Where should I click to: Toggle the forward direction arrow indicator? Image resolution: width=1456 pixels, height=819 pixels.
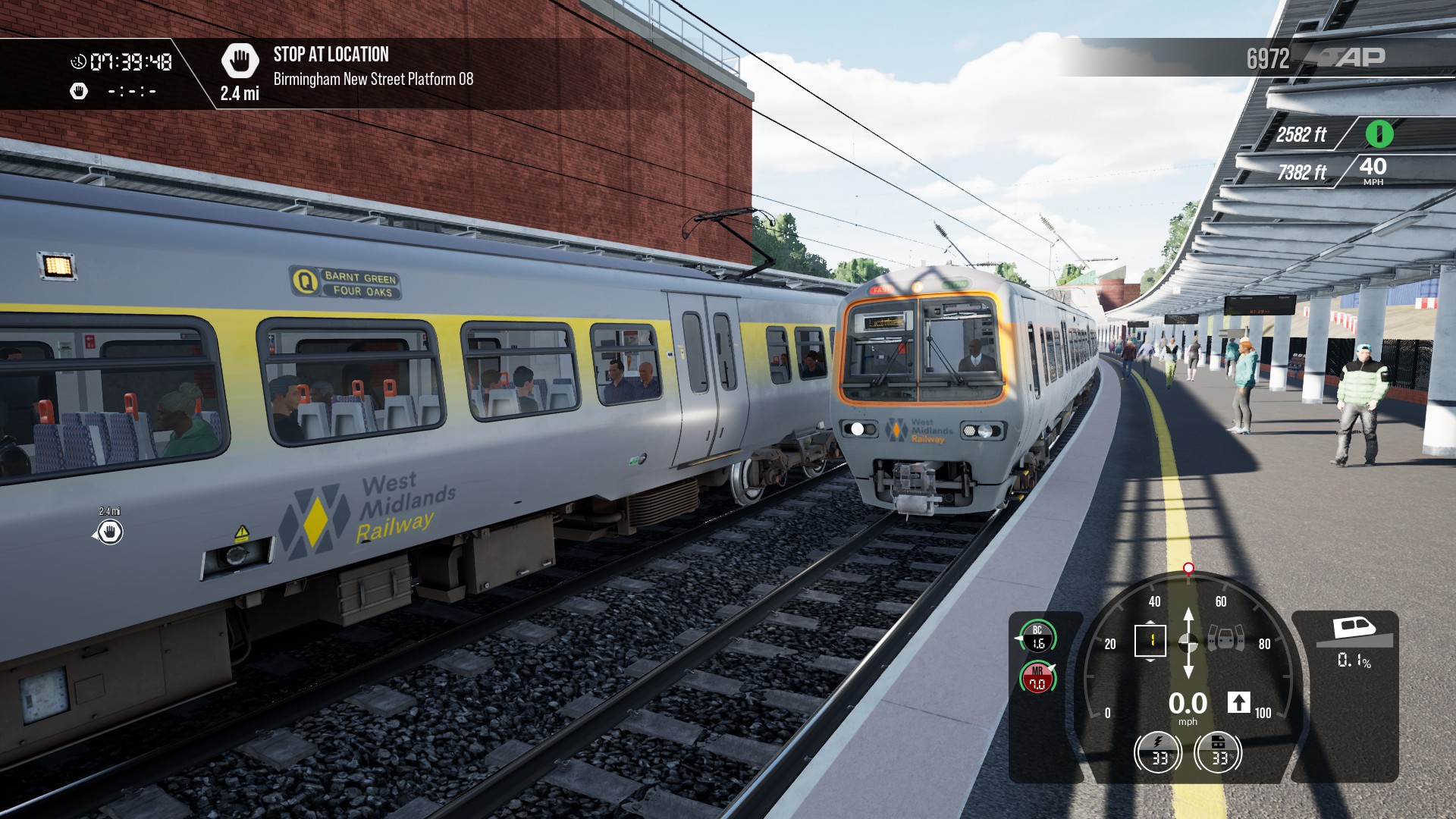(1238, 702)
